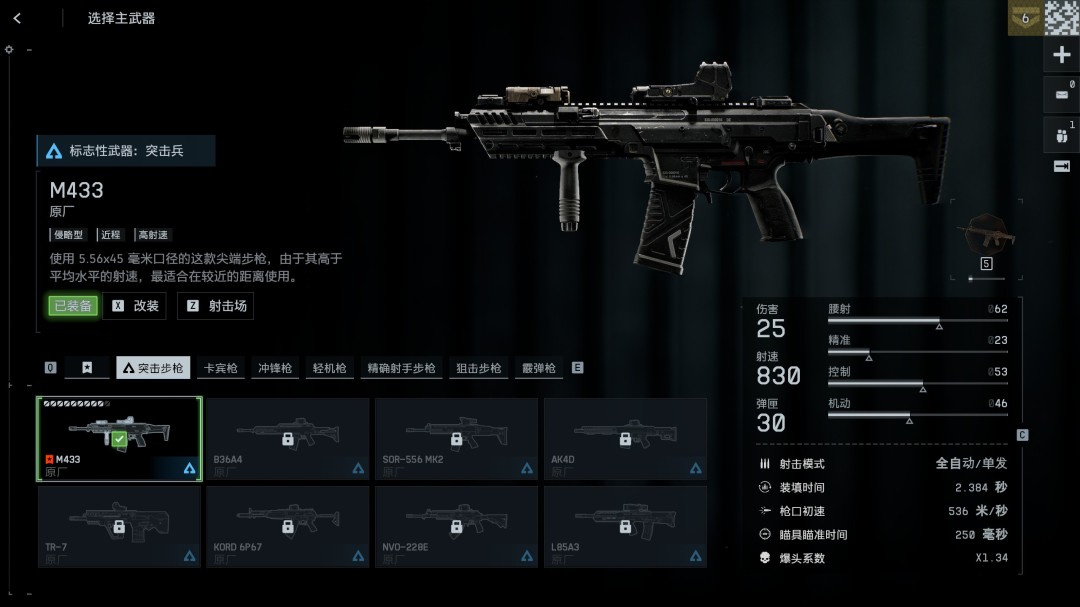Image resolution: width=1080 pixels, height=607 pixels.
Task: Choose the locked KORD 6P67 tile
Action: pos(288,526)
